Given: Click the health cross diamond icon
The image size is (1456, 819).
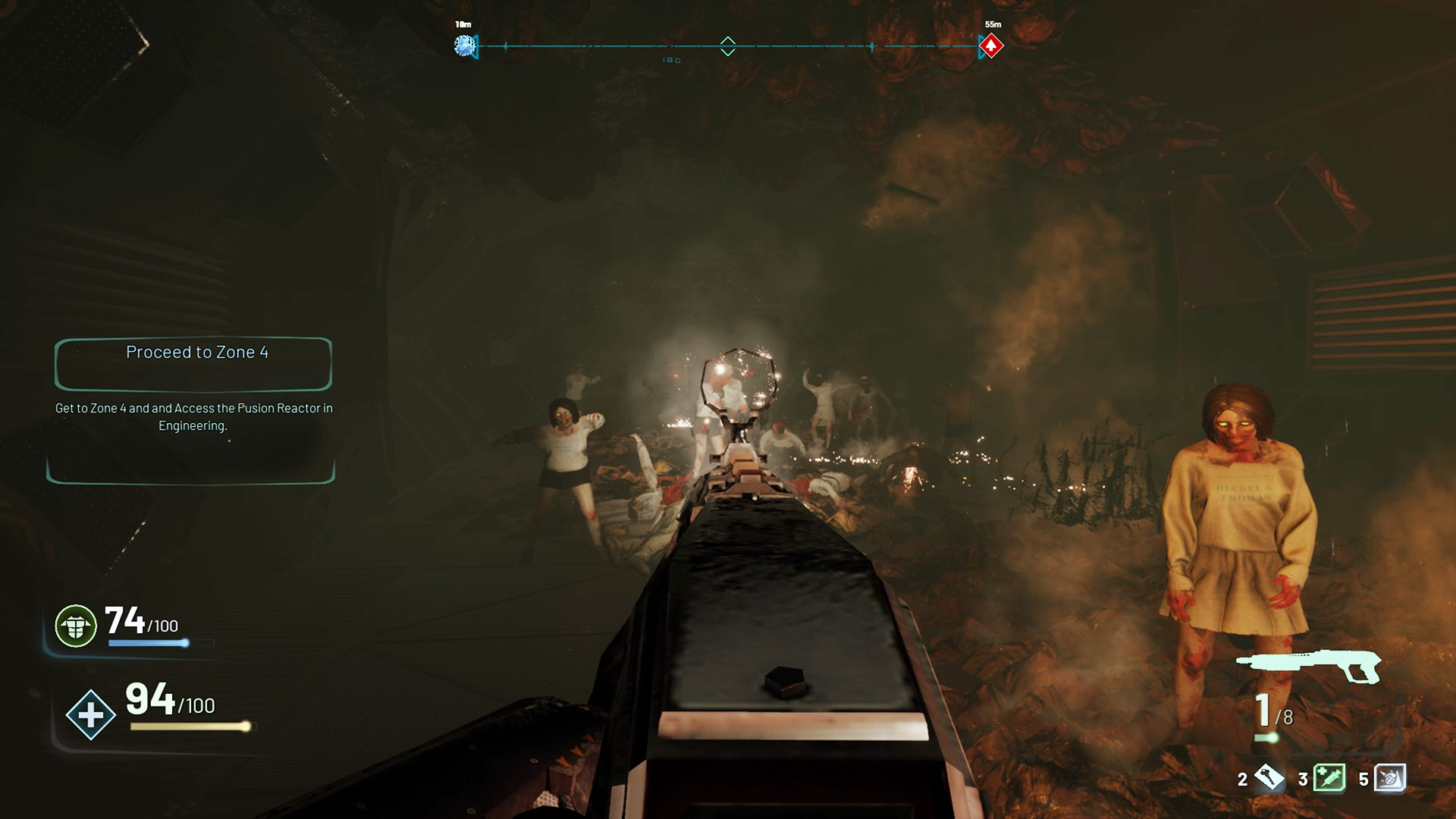Looking at the screenshot, I should pyautogui.click(x=90, y=714).
